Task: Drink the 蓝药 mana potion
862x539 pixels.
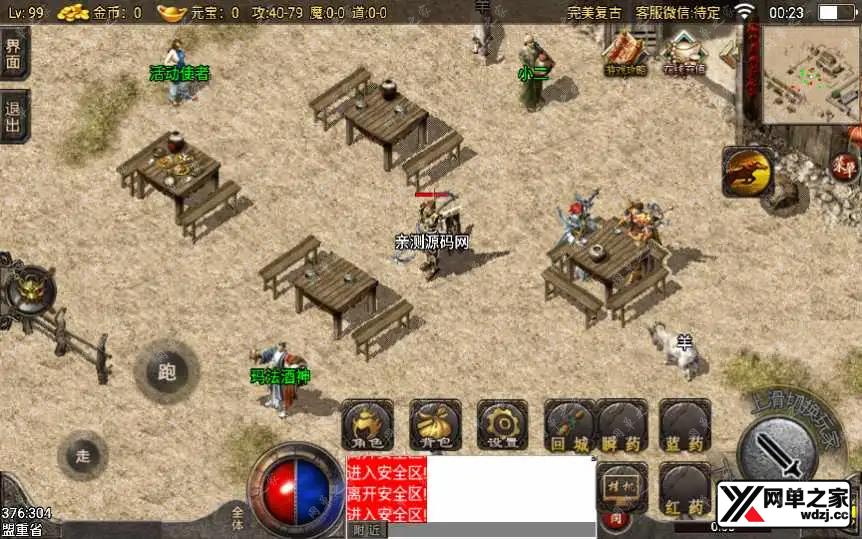Action: (685, 425)
